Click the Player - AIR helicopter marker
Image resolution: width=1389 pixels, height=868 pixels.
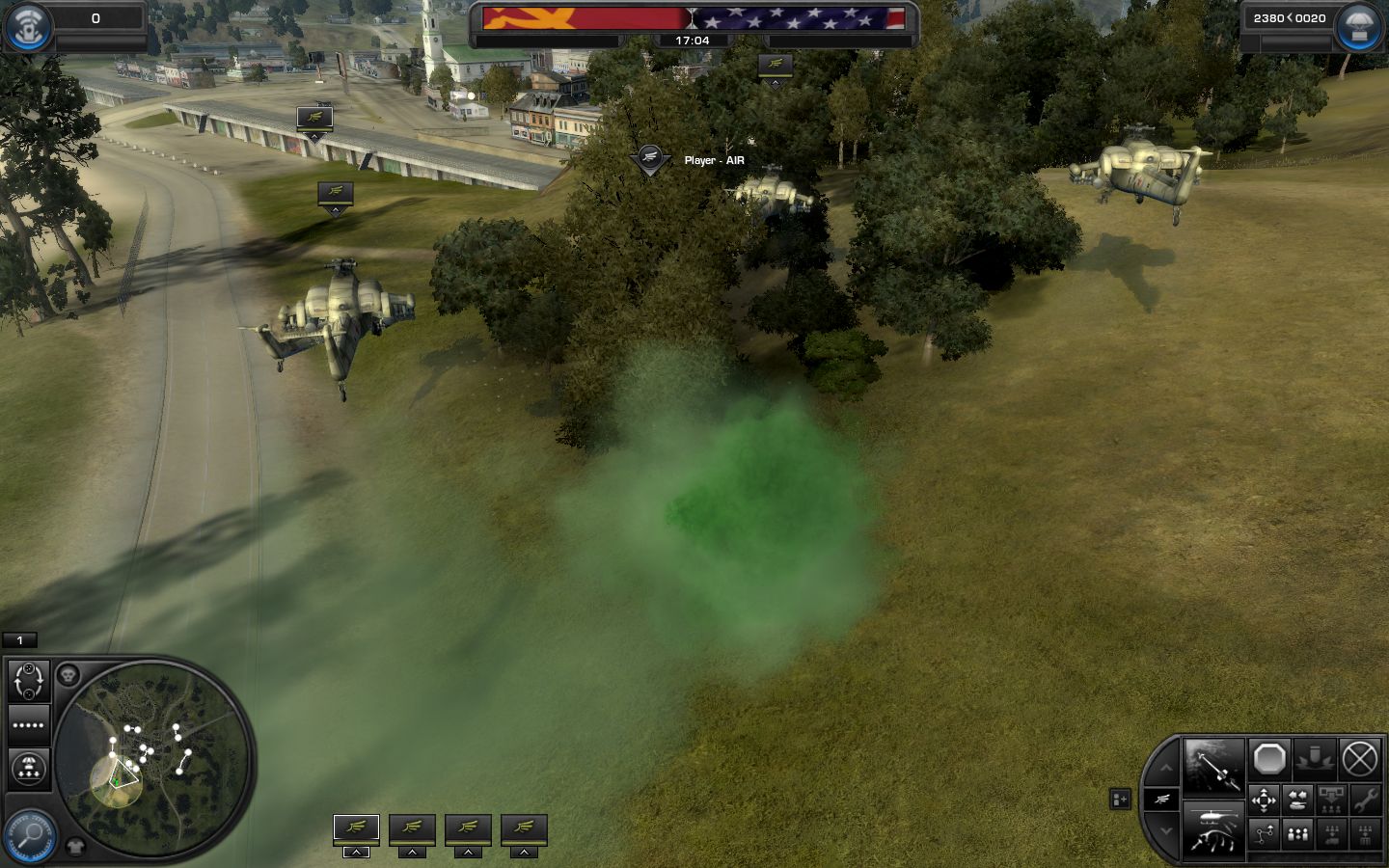(x=650, y=159)
